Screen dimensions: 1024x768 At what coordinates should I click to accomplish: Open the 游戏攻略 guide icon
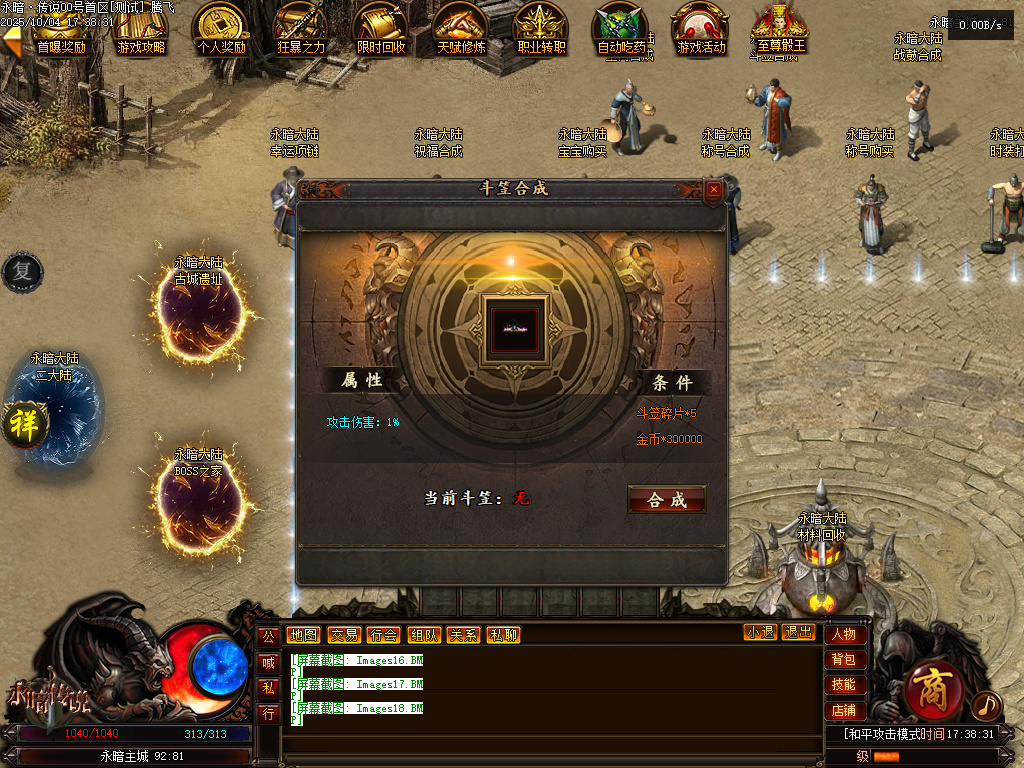coord(141,29)
